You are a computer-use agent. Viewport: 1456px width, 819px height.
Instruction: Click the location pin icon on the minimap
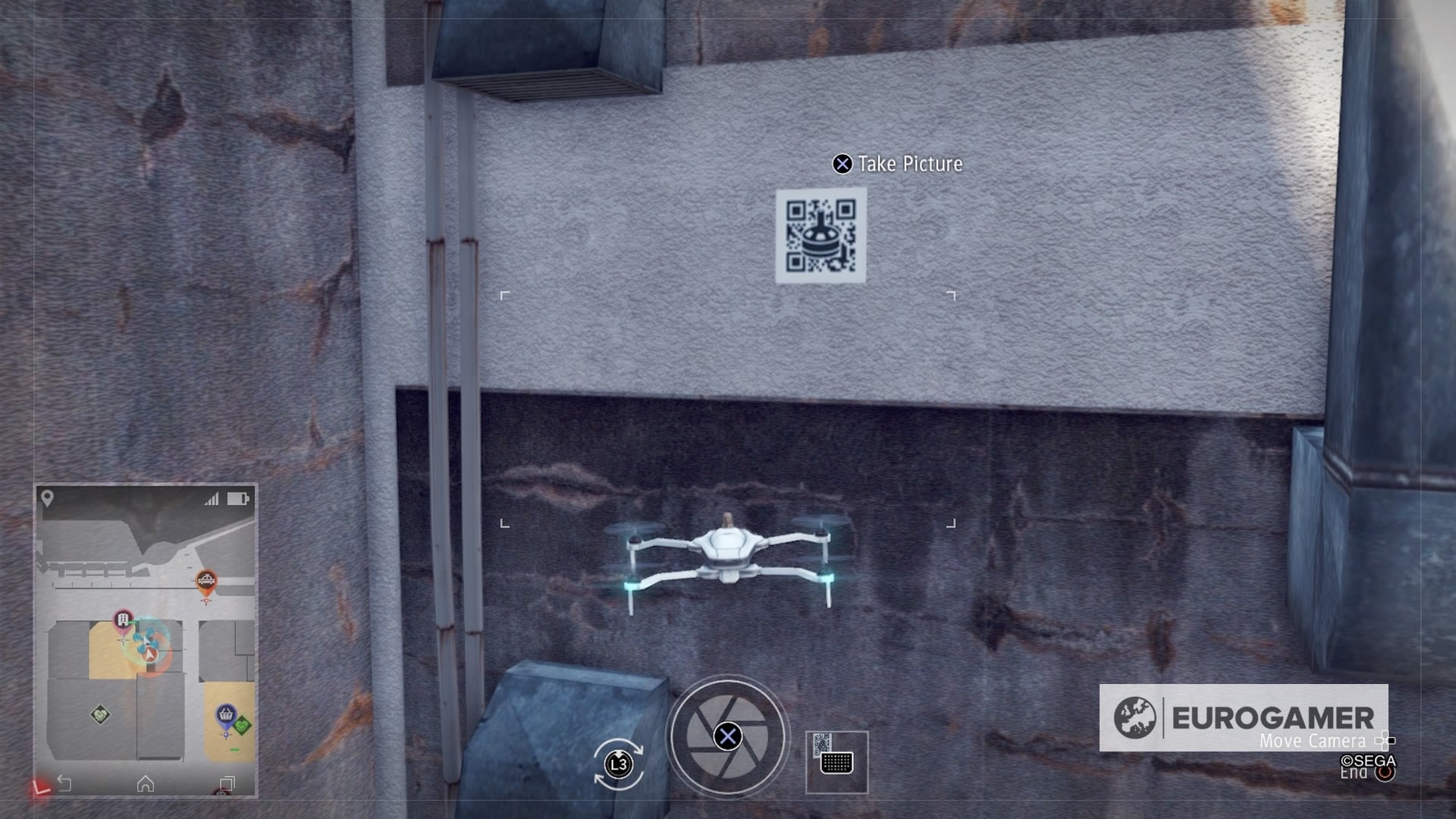click(45, 496)
